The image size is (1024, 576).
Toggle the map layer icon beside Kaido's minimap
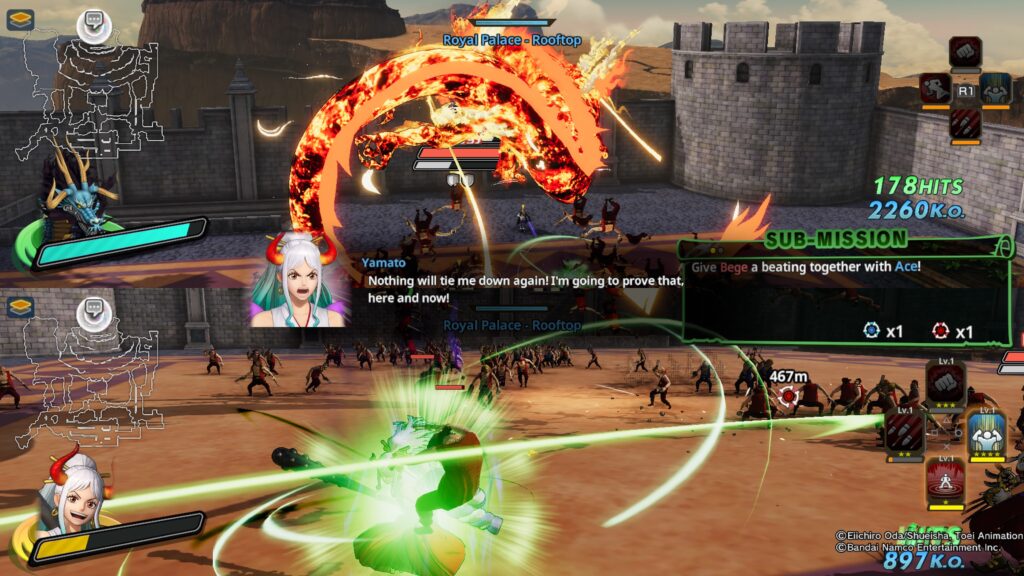click(20, 19)
